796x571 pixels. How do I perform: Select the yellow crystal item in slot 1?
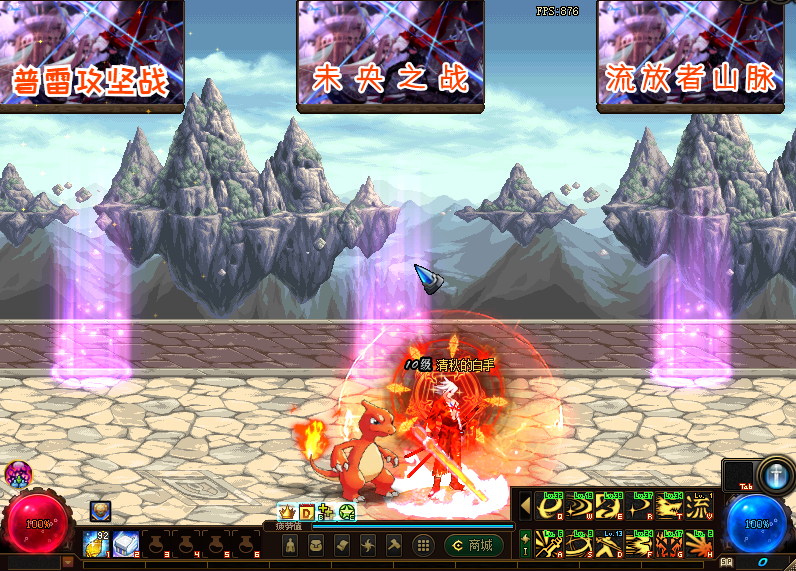[x=97, y=544]
